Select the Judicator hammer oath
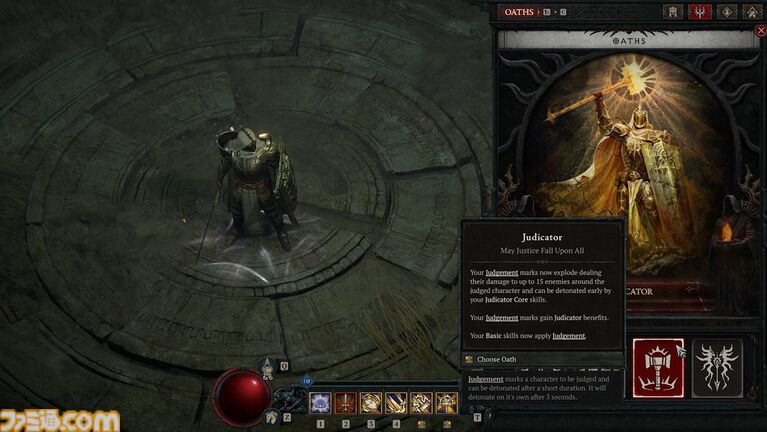The width and height of the screenshot is (767, 432). tap(660, 368)
